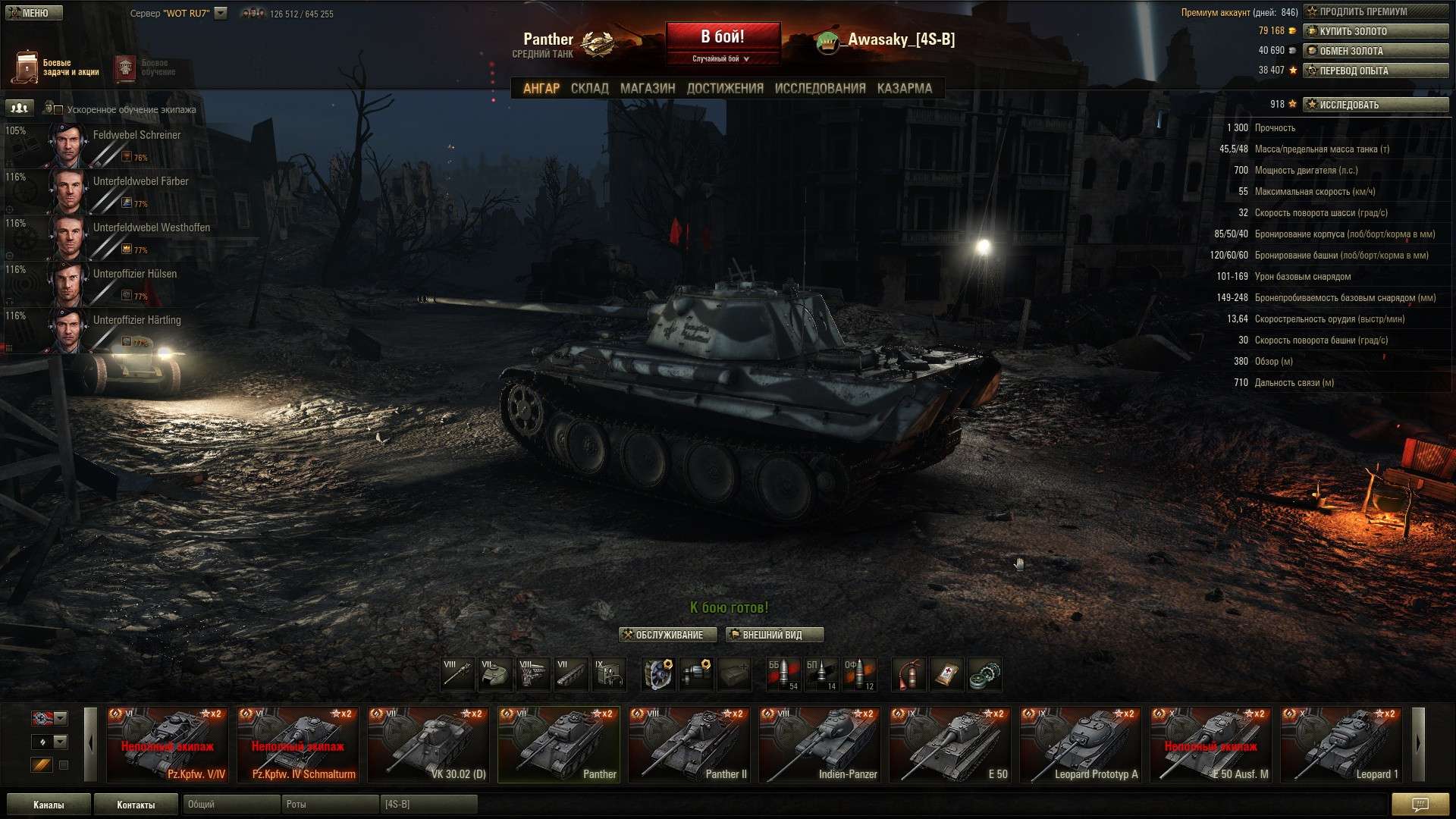
Task: Choose ПЕРЕВОД ОПЫТА
Action: (1375, 71)
